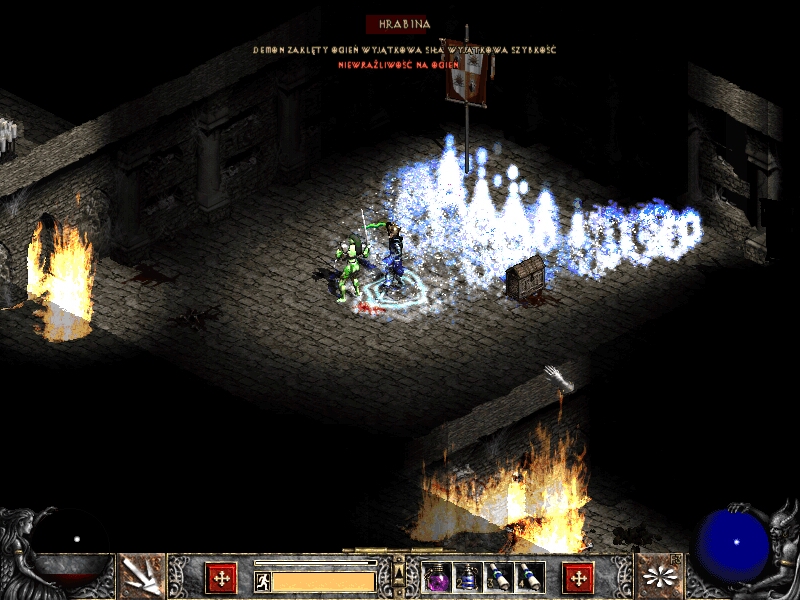Toggle the run/walk running figure button

click(263, 581)
